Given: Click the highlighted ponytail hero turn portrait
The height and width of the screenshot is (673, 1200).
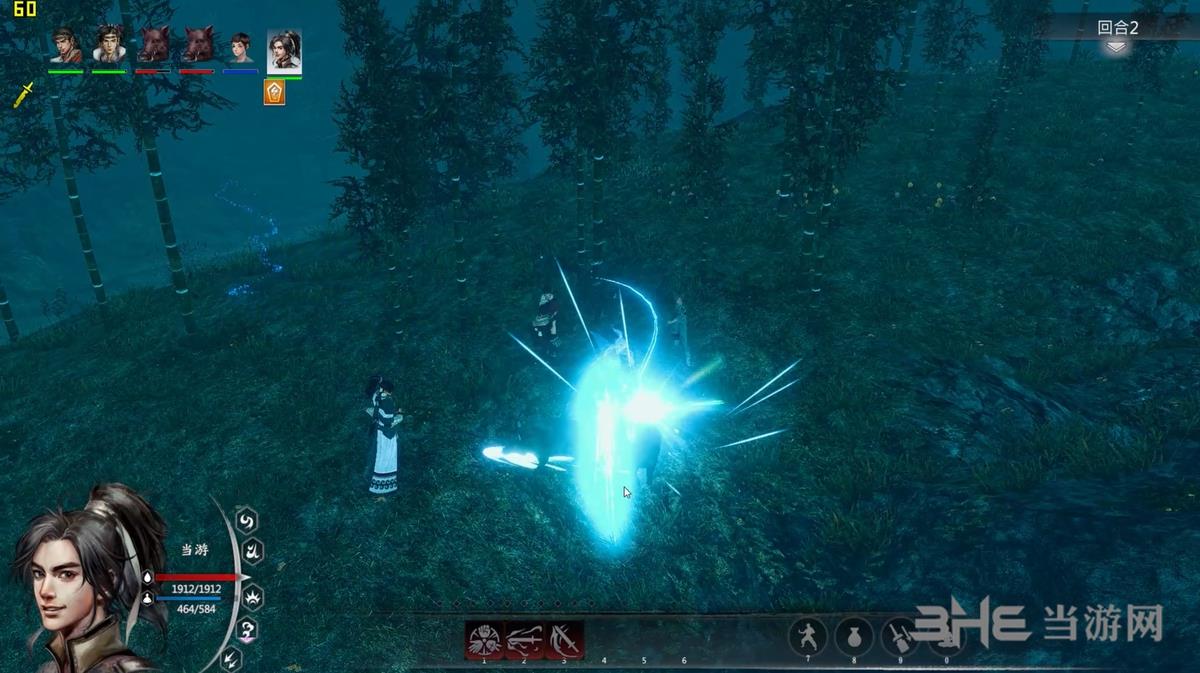Looking at the screenshot, I should coord(284,49).
